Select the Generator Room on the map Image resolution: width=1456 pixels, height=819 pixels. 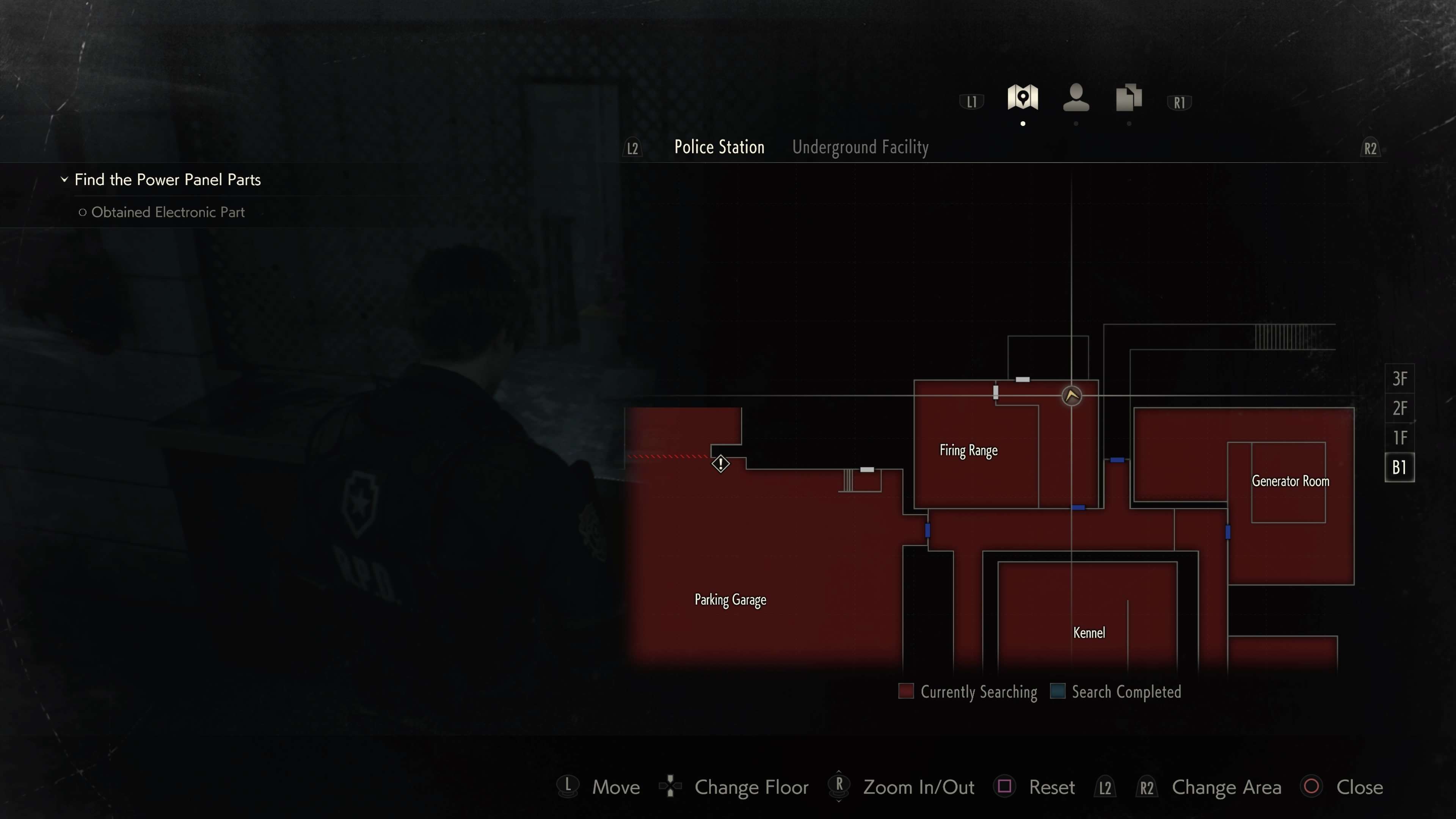[1290, 482]
